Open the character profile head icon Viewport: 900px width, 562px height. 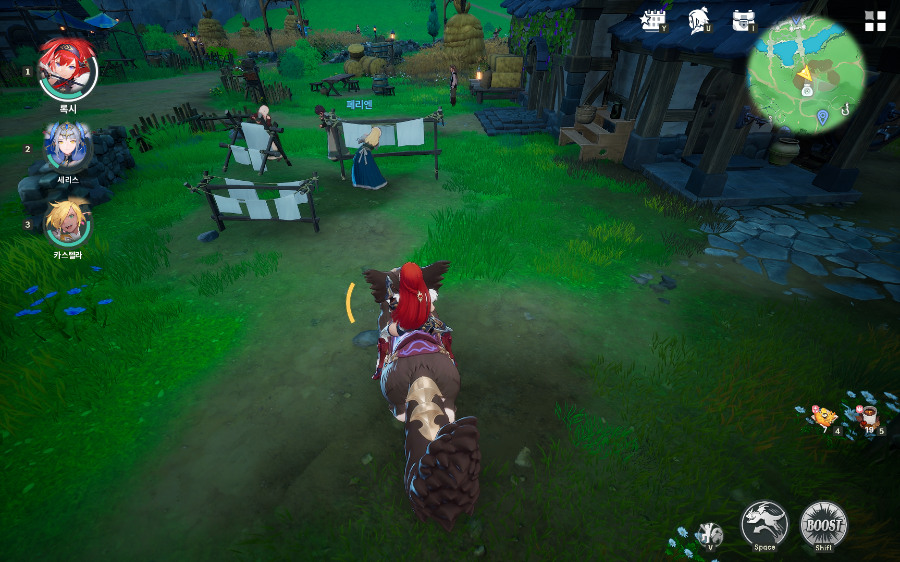coord(698,21)
